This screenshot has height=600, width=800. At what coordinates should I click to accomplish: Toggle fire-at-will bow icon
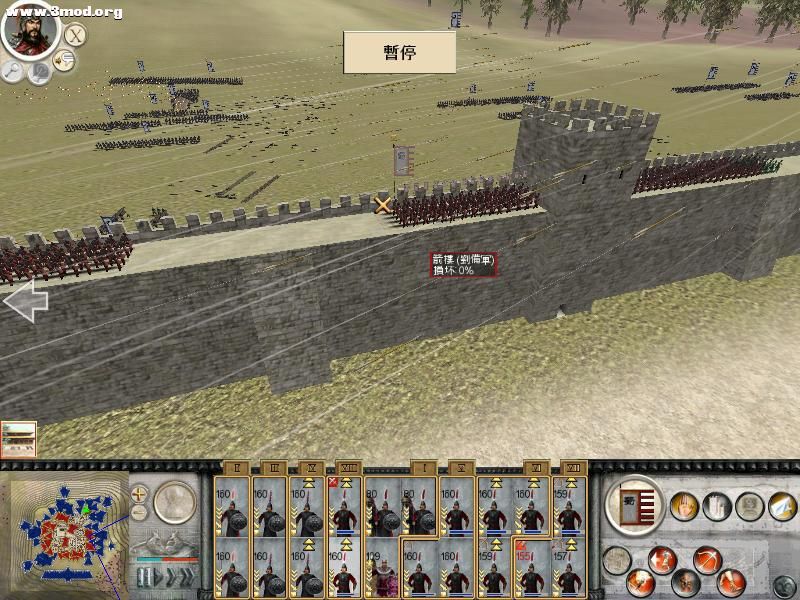708,558
